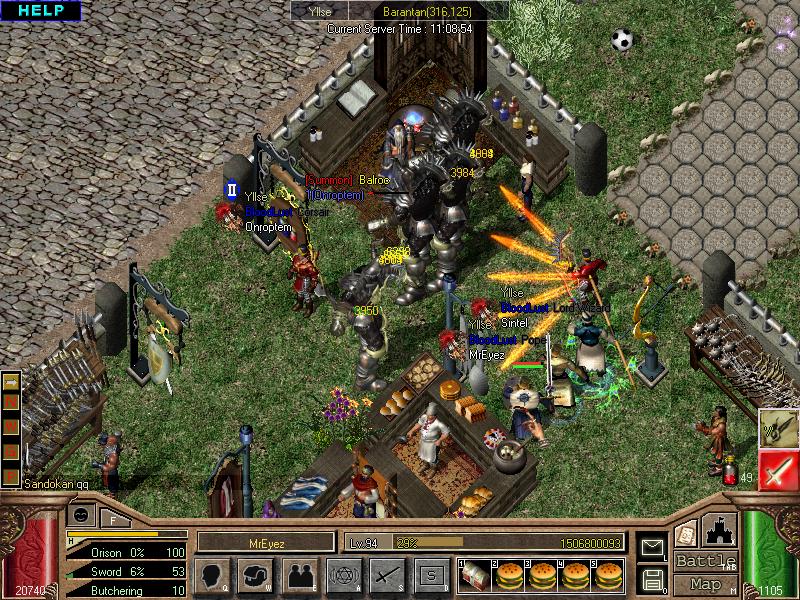Use the burger in hotbar slot 3
Screen dimensions: 800x600
coord(542,575)
